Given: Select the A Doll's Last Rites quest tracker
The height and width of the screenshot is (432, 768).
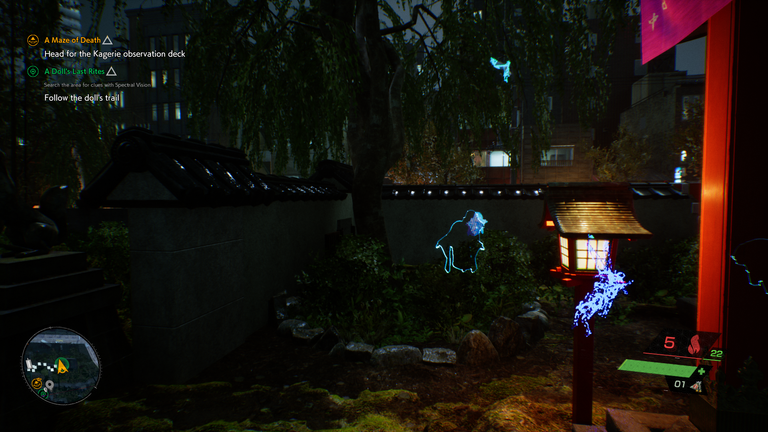Looking at the screenshot, I should point(74,71).
